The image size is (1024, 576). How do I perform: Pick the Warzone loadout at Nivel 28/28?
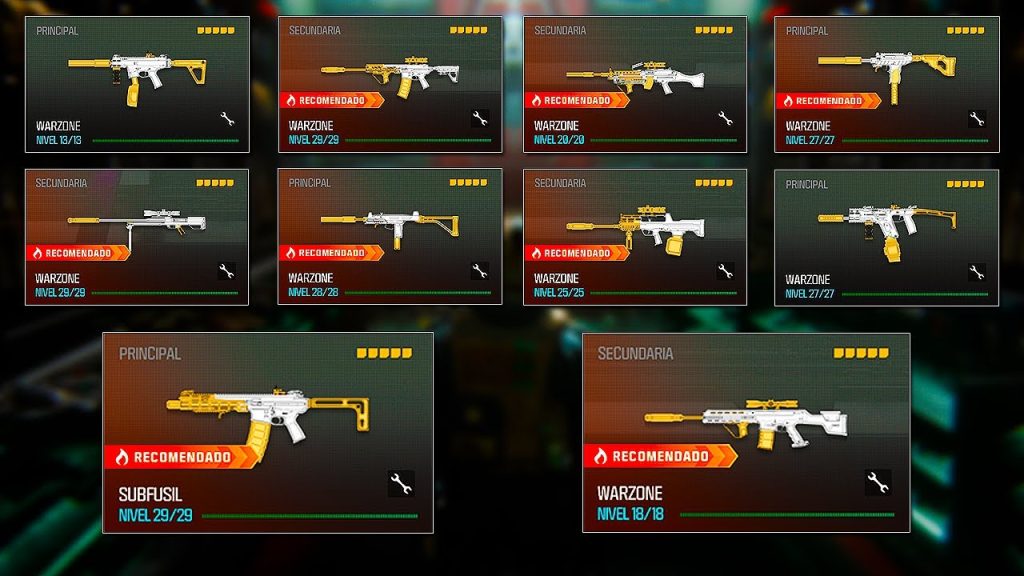389,236
